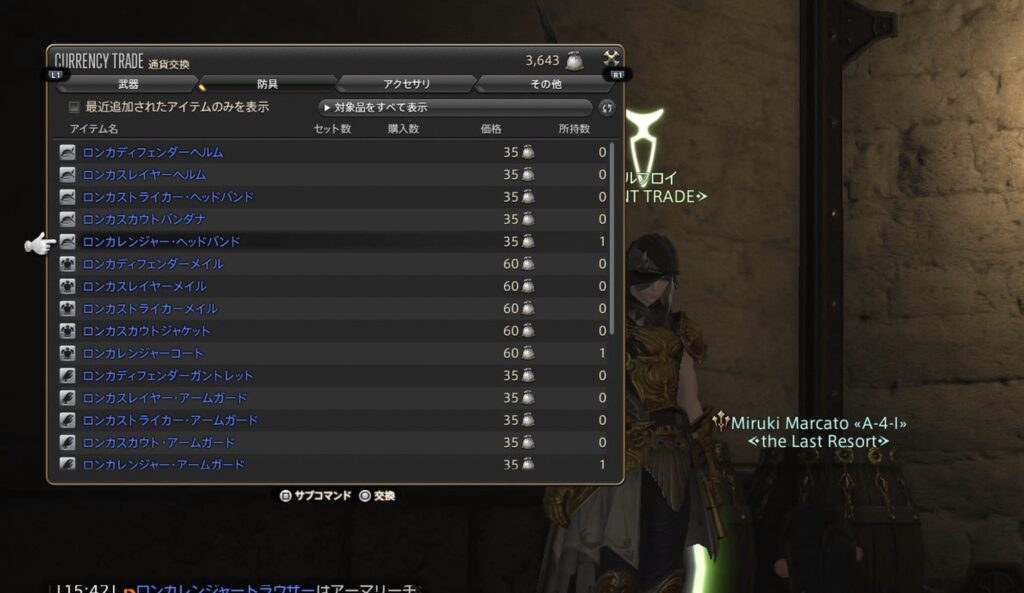Click the item list scrollbar
This screenshot has height=593, width=1024.
pyautogui.click(x=612, y=240)
